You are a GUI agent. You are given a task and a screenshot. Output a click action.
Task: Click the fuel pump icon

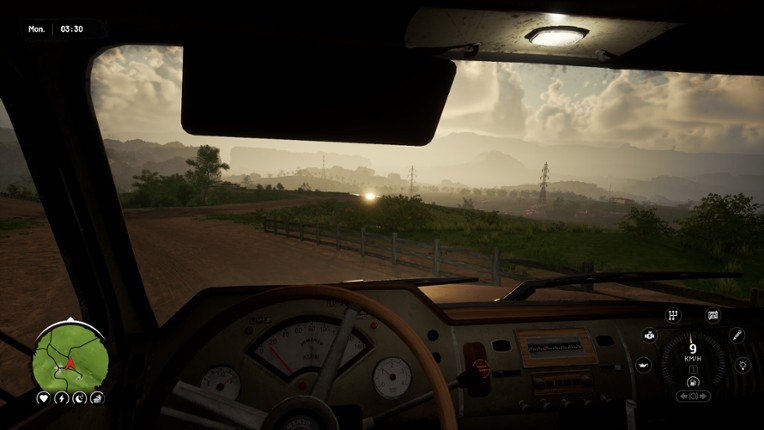[693, 381]
